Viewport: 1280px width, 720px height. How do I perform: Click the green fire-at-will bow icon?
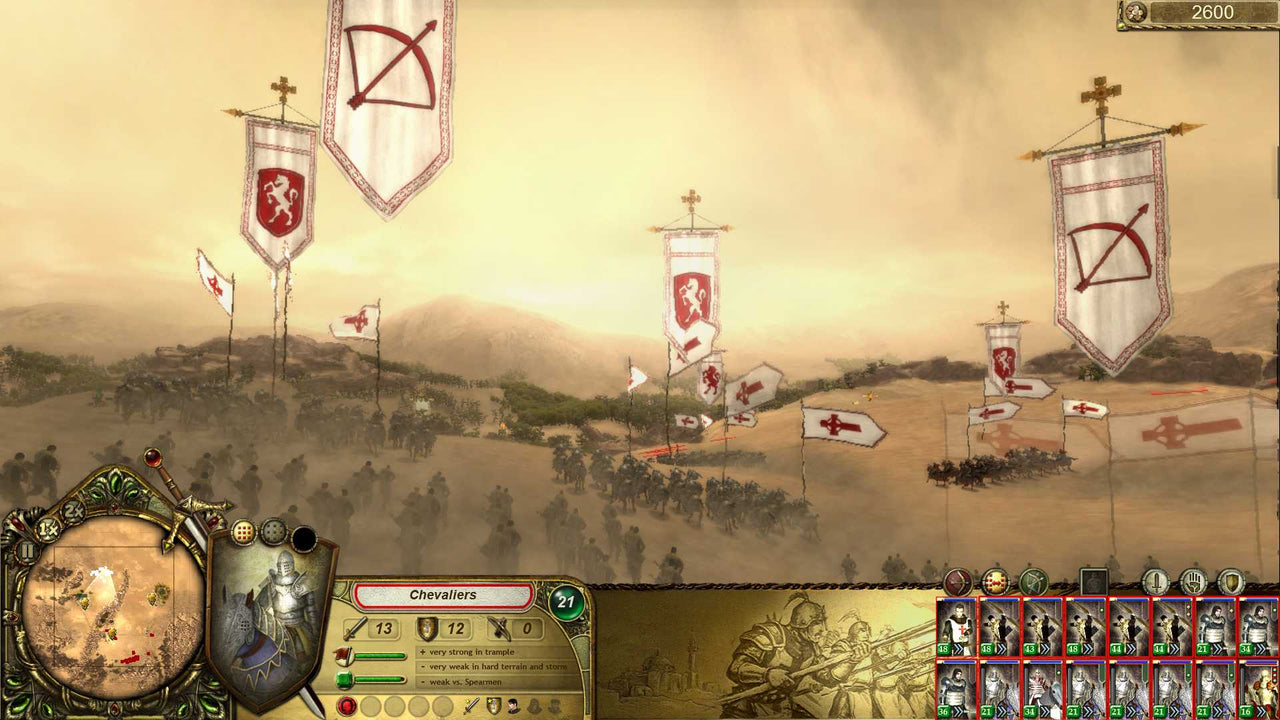pyautogui.click(x=1033, y=581)
